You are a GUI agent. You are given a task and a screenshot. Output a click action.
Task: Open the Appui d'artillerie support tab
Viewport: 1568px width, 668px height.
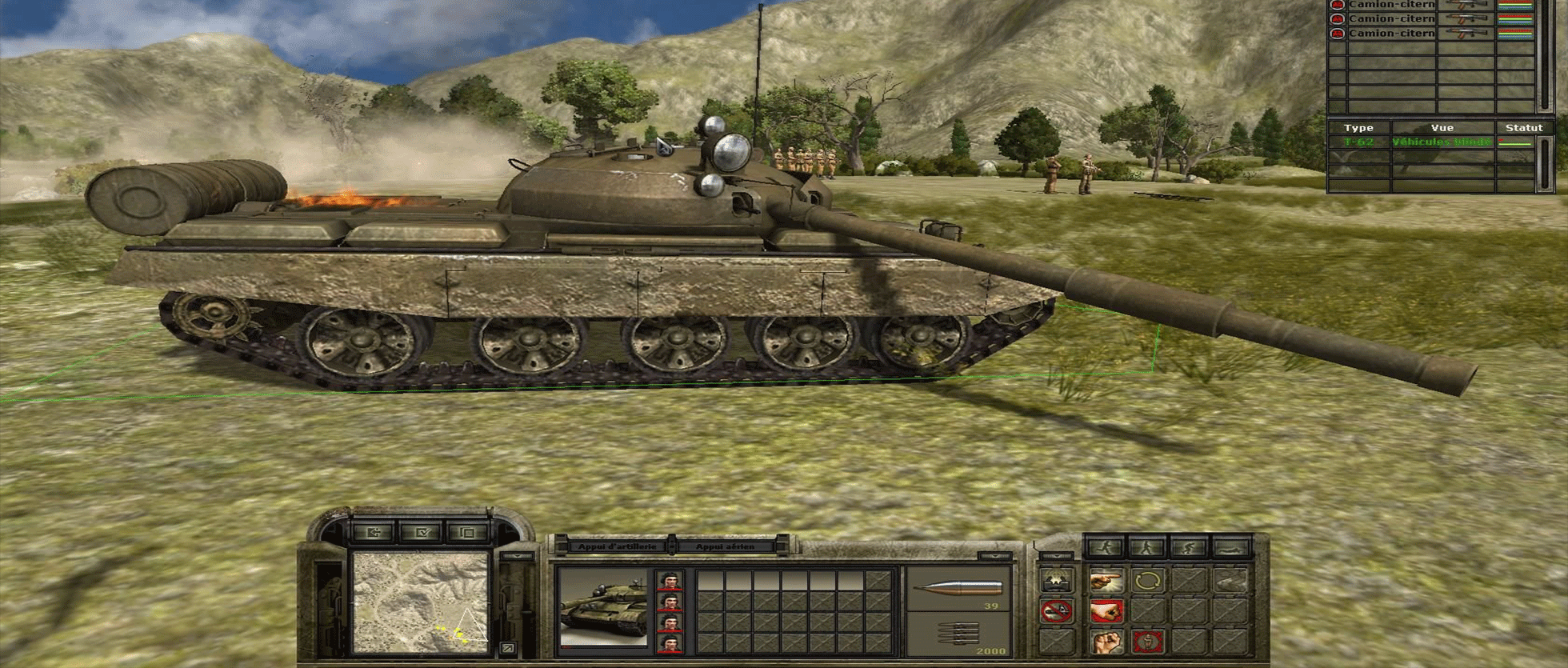coord(617,546)
